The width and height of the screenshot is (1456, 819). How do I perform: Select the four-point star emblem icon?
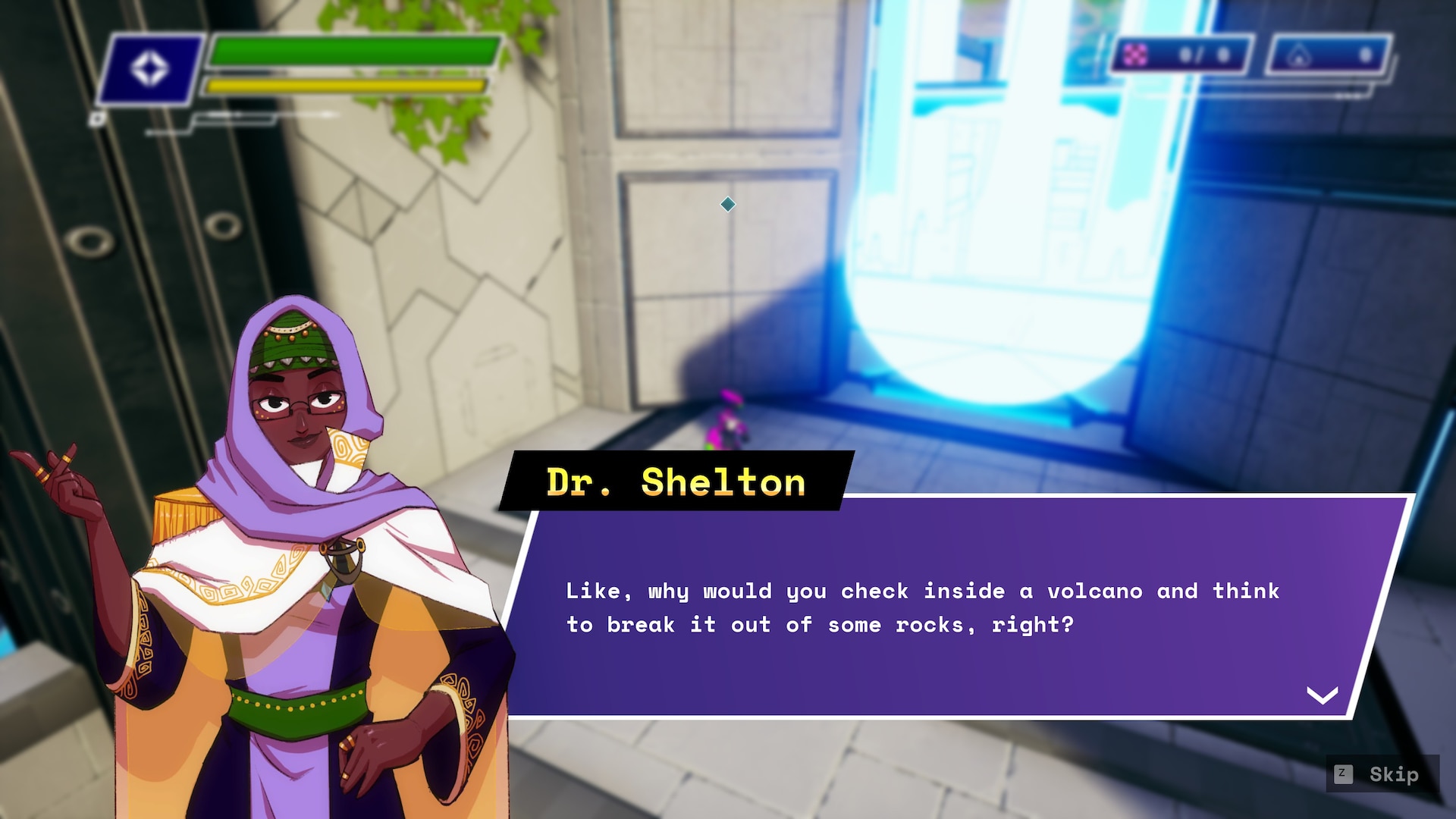(x=149, y=70)
